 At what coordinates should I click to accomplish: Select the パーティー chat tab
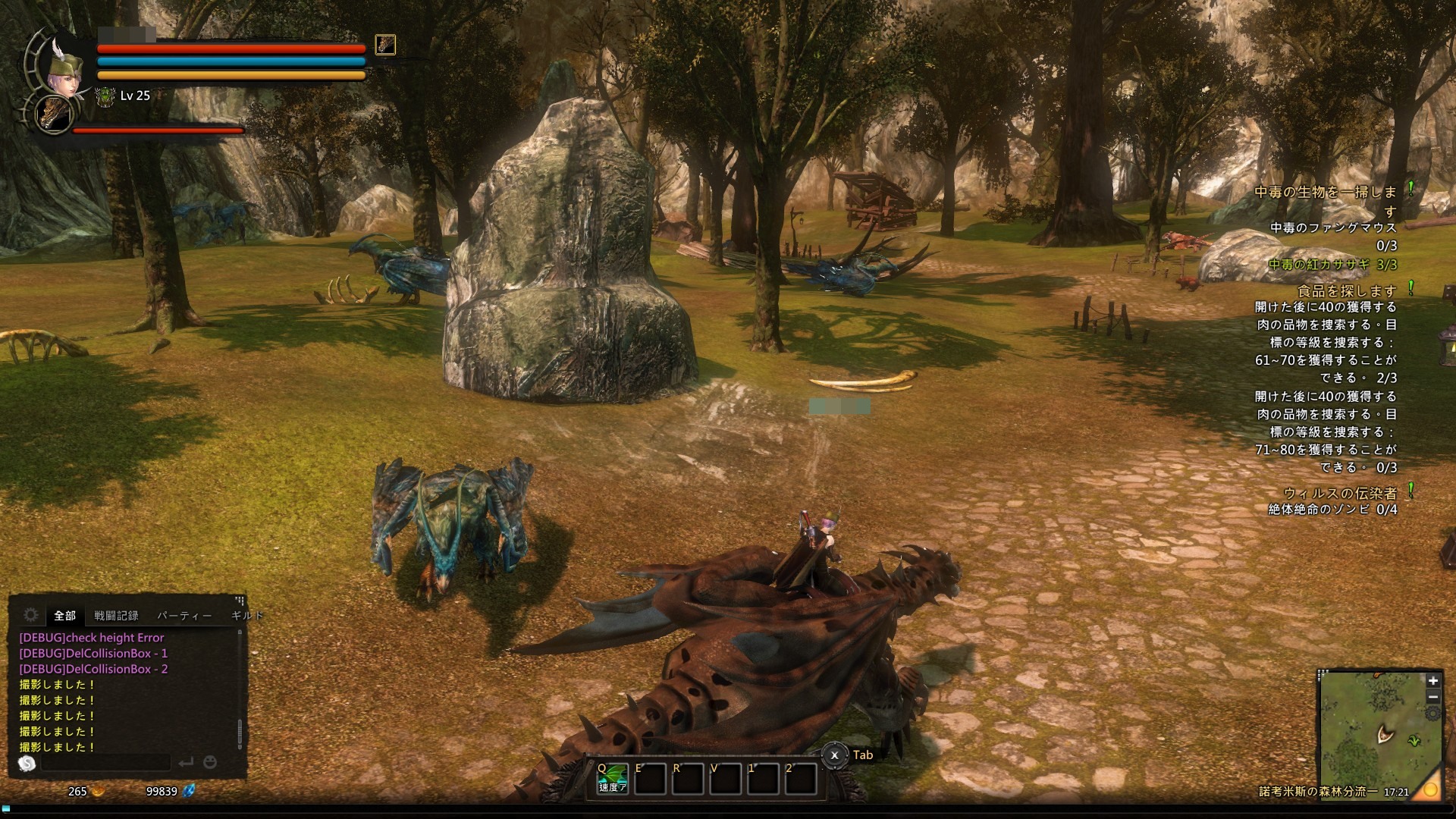184,616
